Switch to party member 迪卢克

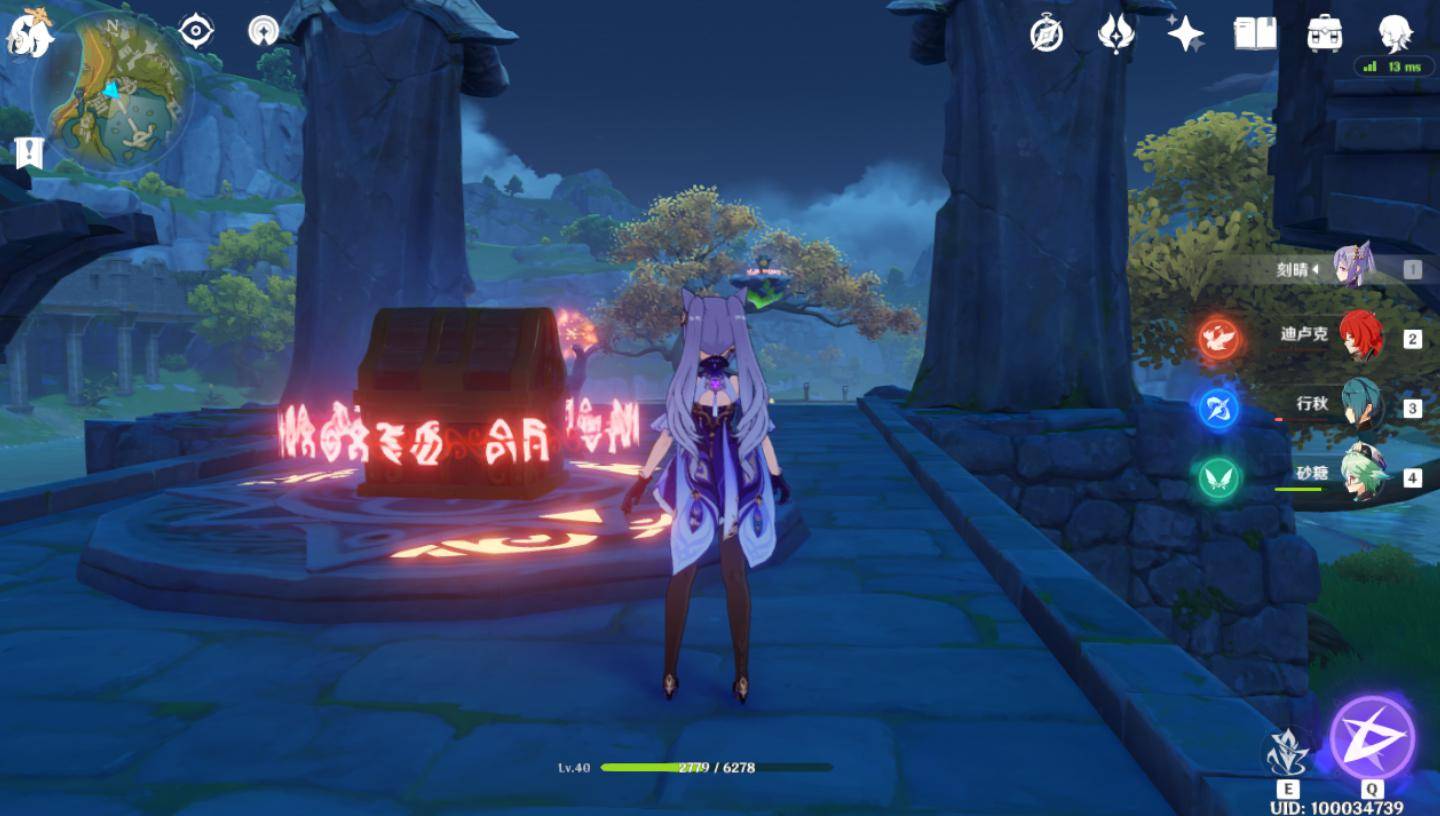pyautogui.click(x=1359, y=336)
